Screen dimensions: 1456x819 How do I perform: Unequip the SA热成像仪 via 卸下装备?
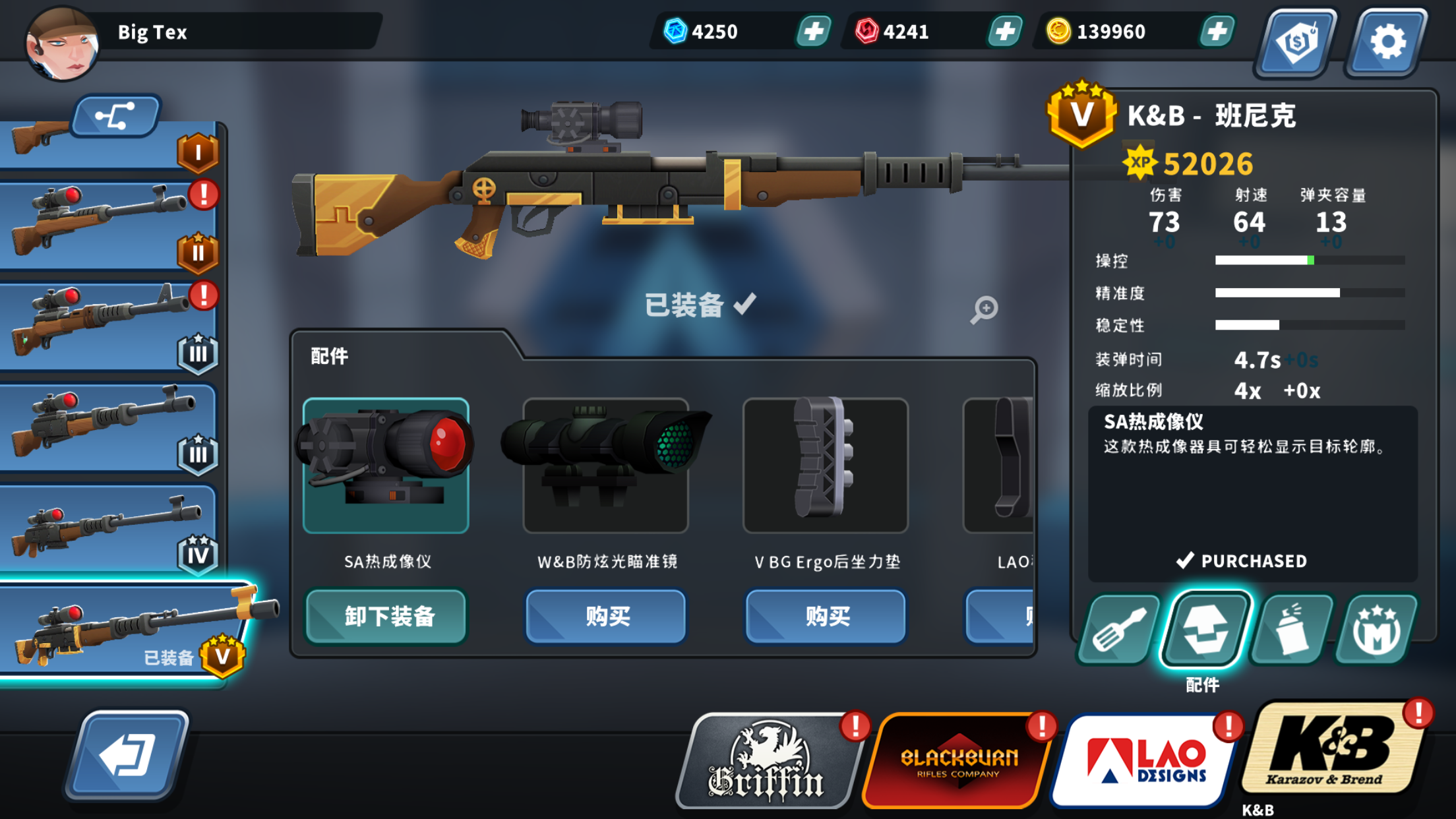pos(386,616)
